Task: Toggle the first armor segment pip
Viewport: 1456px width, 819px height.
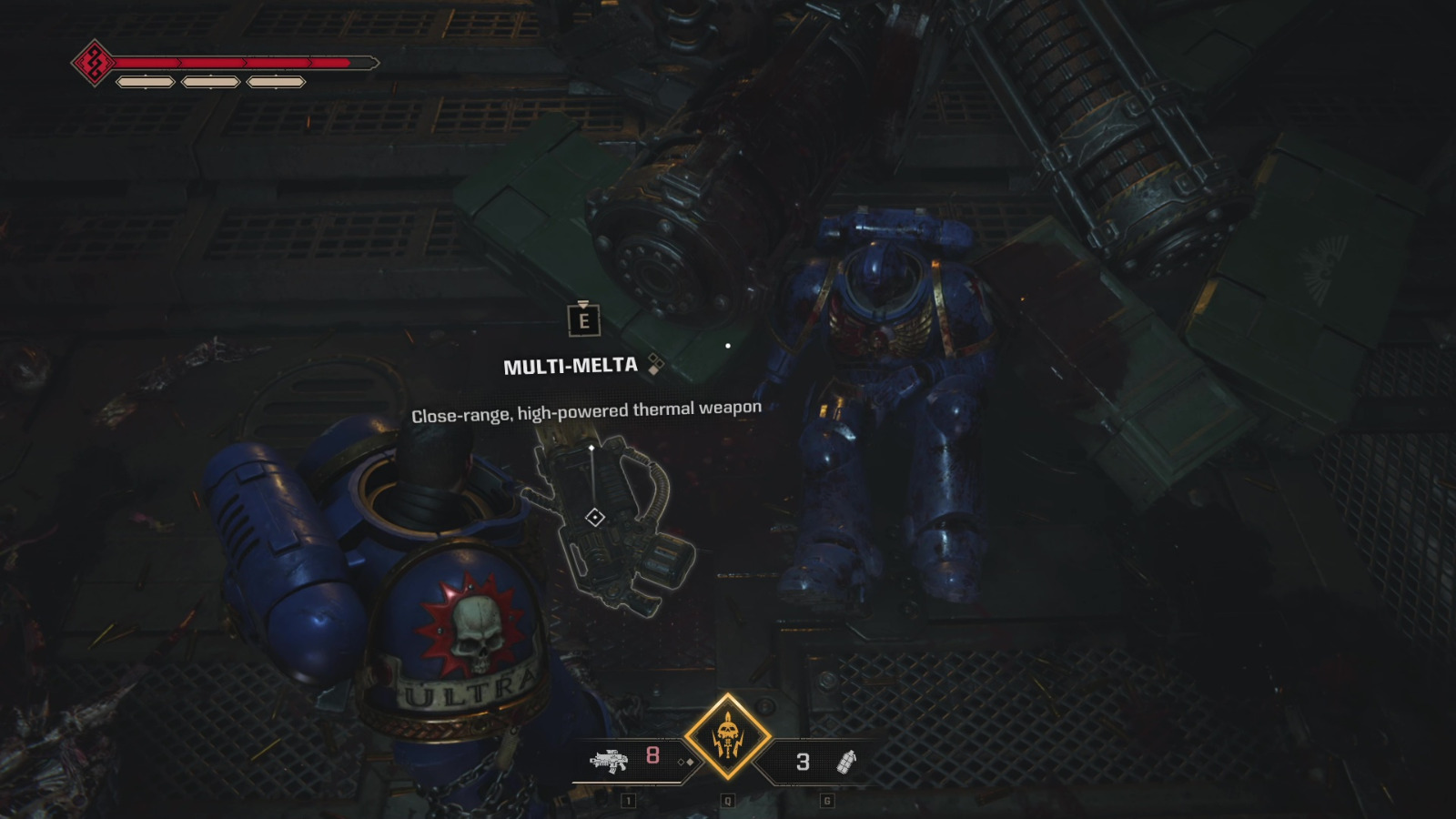Action: [146, 81]
